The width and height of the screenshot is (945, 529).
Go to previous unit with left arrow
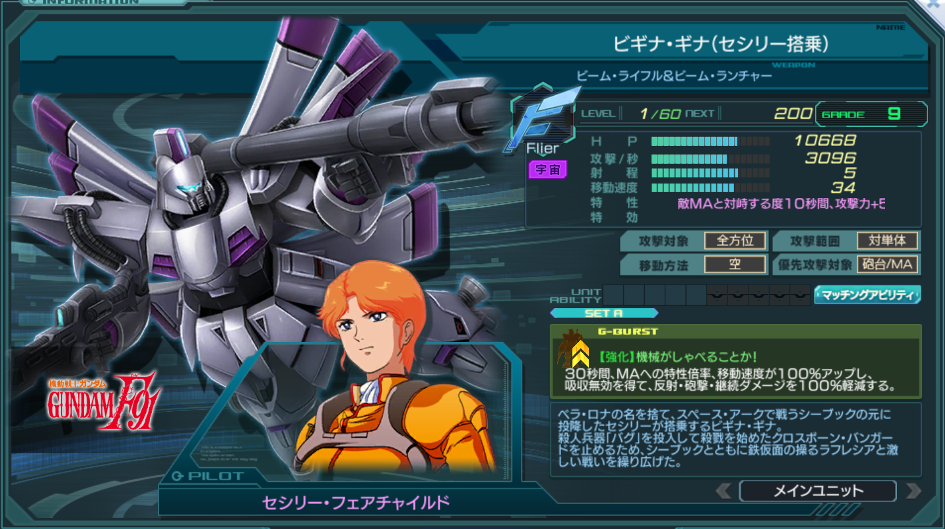(723, 491)
